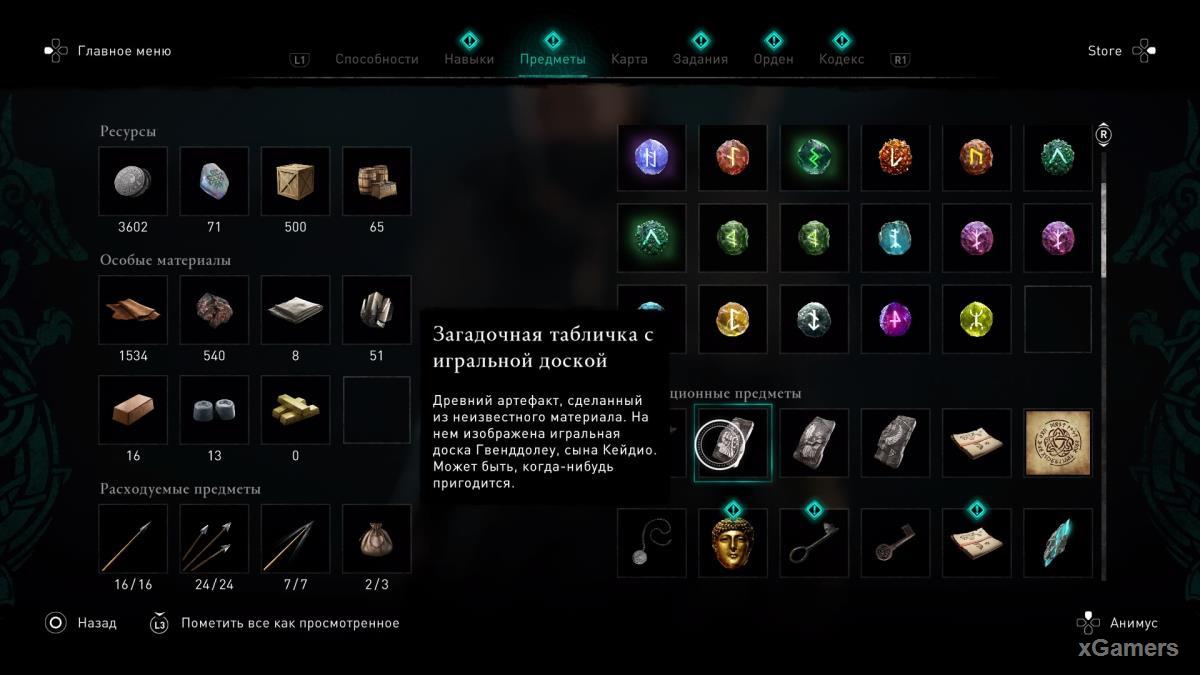Mark all items as viewed
The image size is (1200, 675).
(289, 623)
